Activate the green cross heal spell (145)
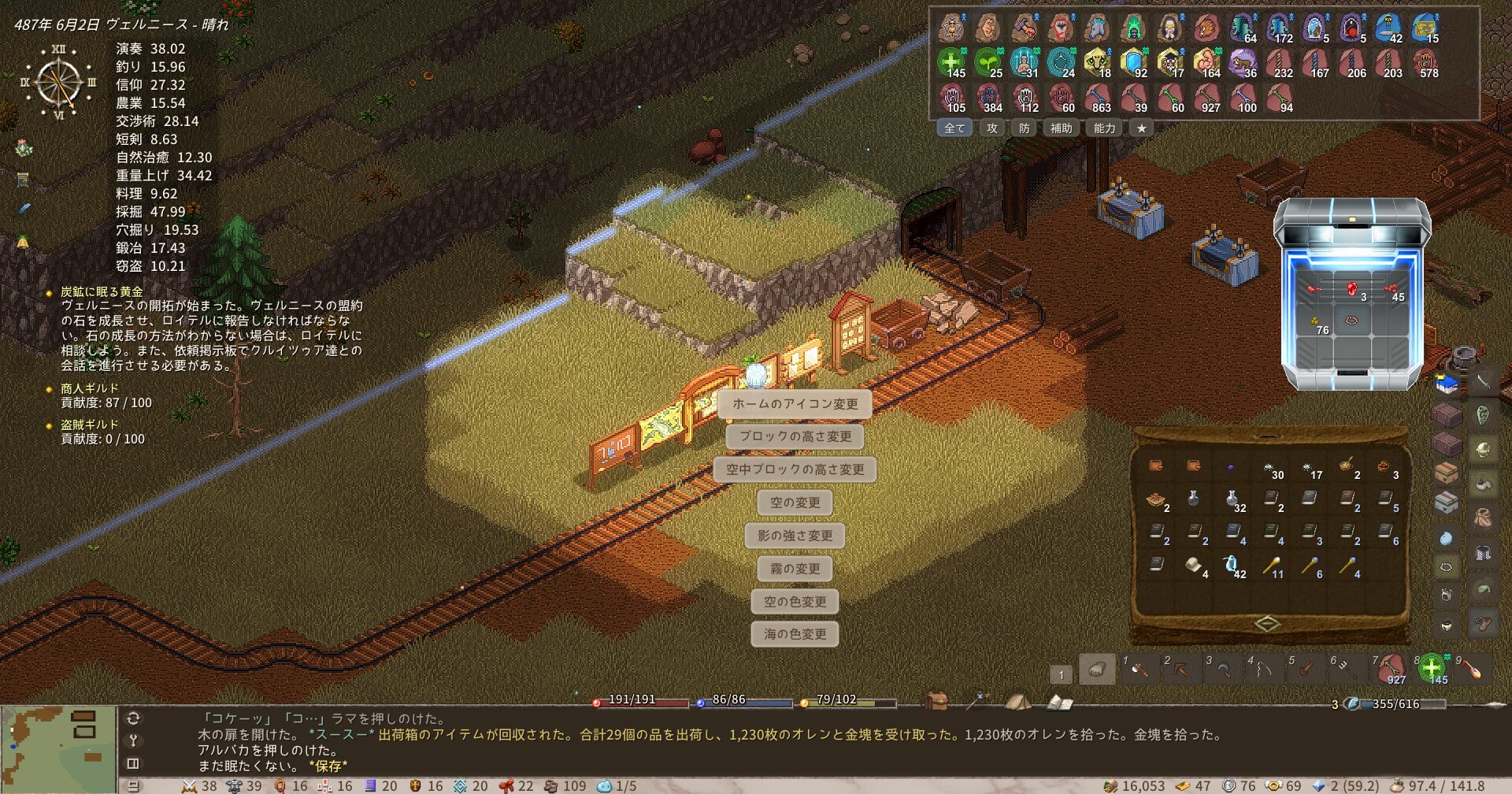The height and width of the screenshot is (794, 1512). 951,62
